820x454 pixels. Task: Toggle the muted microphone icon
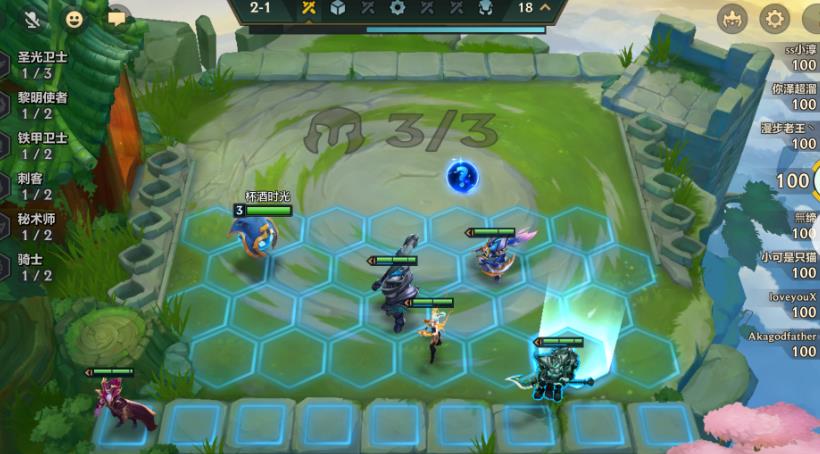32,18
